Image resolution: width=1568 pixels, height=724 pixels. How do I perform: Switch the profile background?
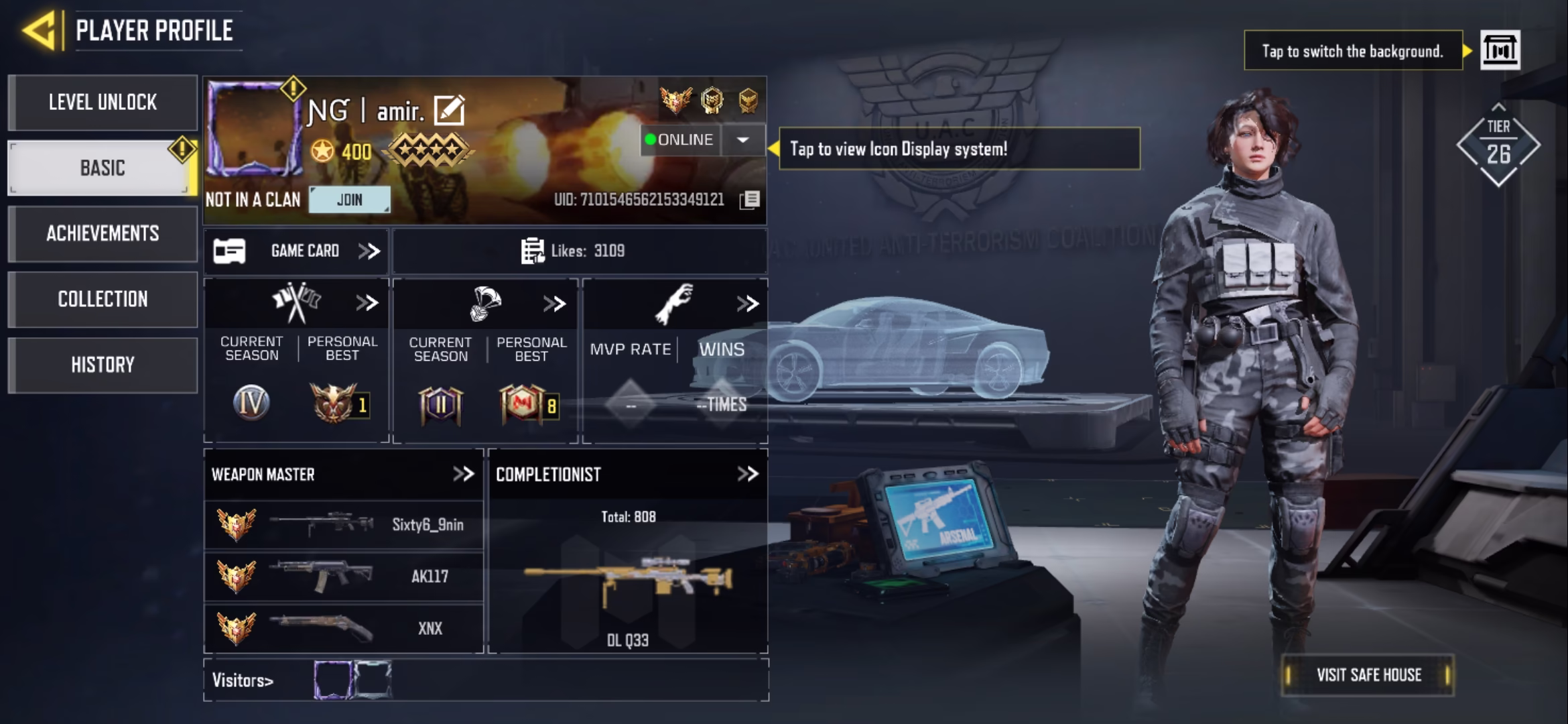(1500, 50)
